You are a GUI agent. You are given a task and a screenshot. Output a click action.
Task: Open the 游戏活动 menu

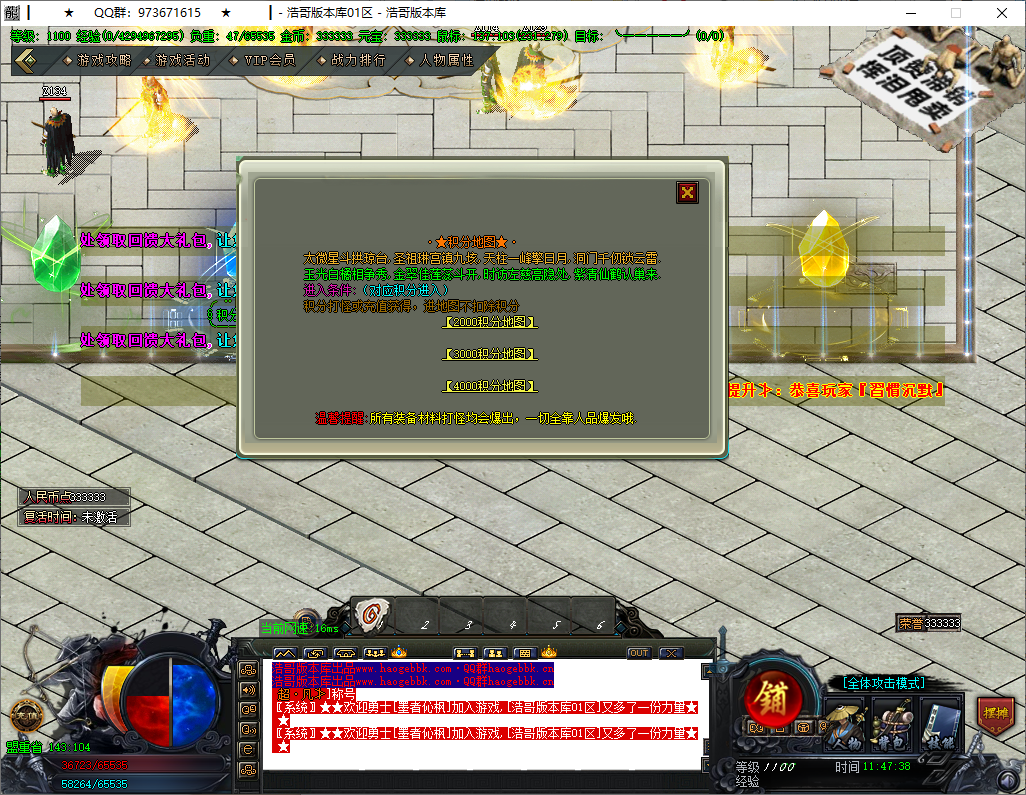coord(182,60)
